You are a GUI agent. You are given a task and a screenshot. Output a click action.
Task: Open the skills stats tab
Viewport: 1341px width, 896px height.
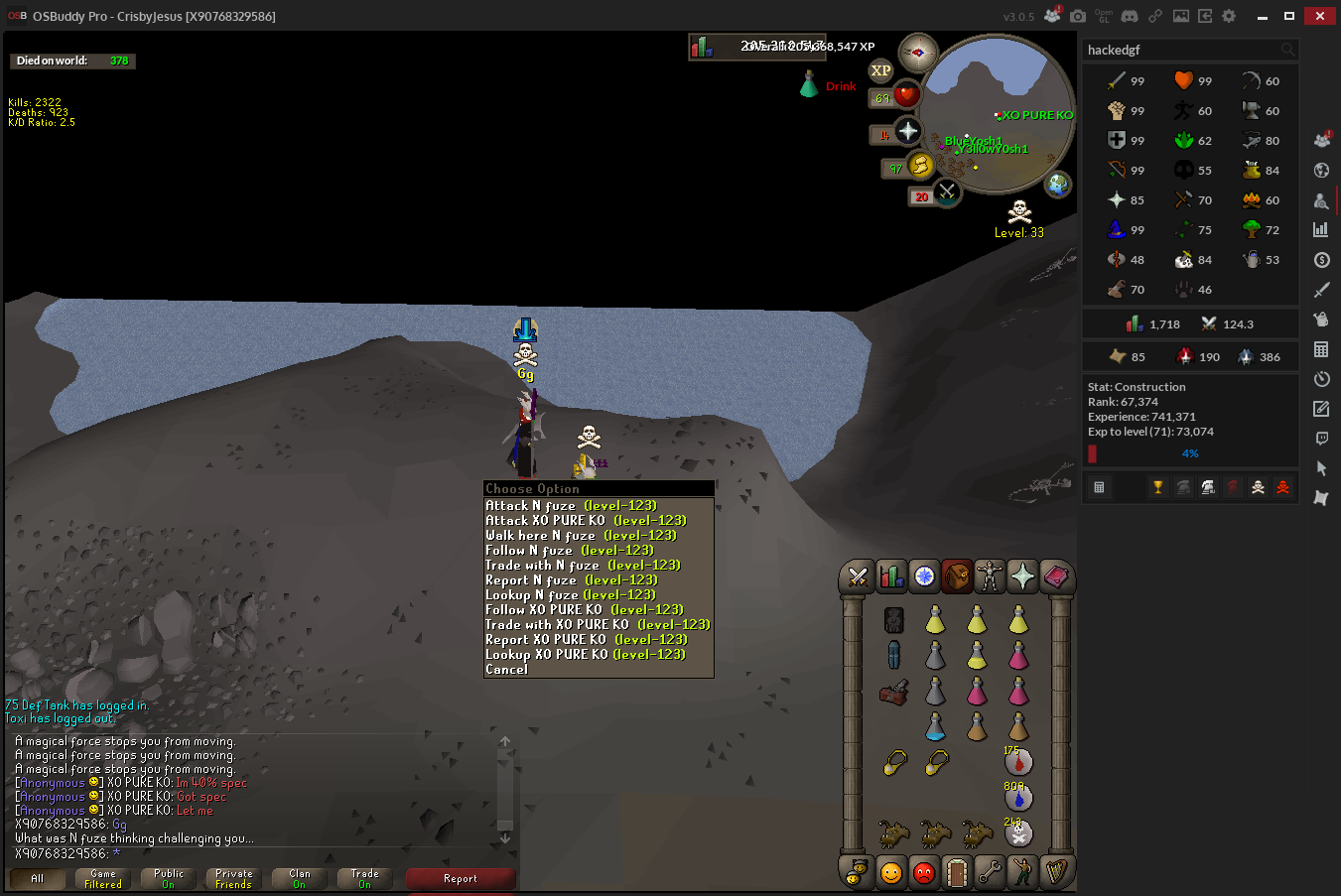pos(891,576)
